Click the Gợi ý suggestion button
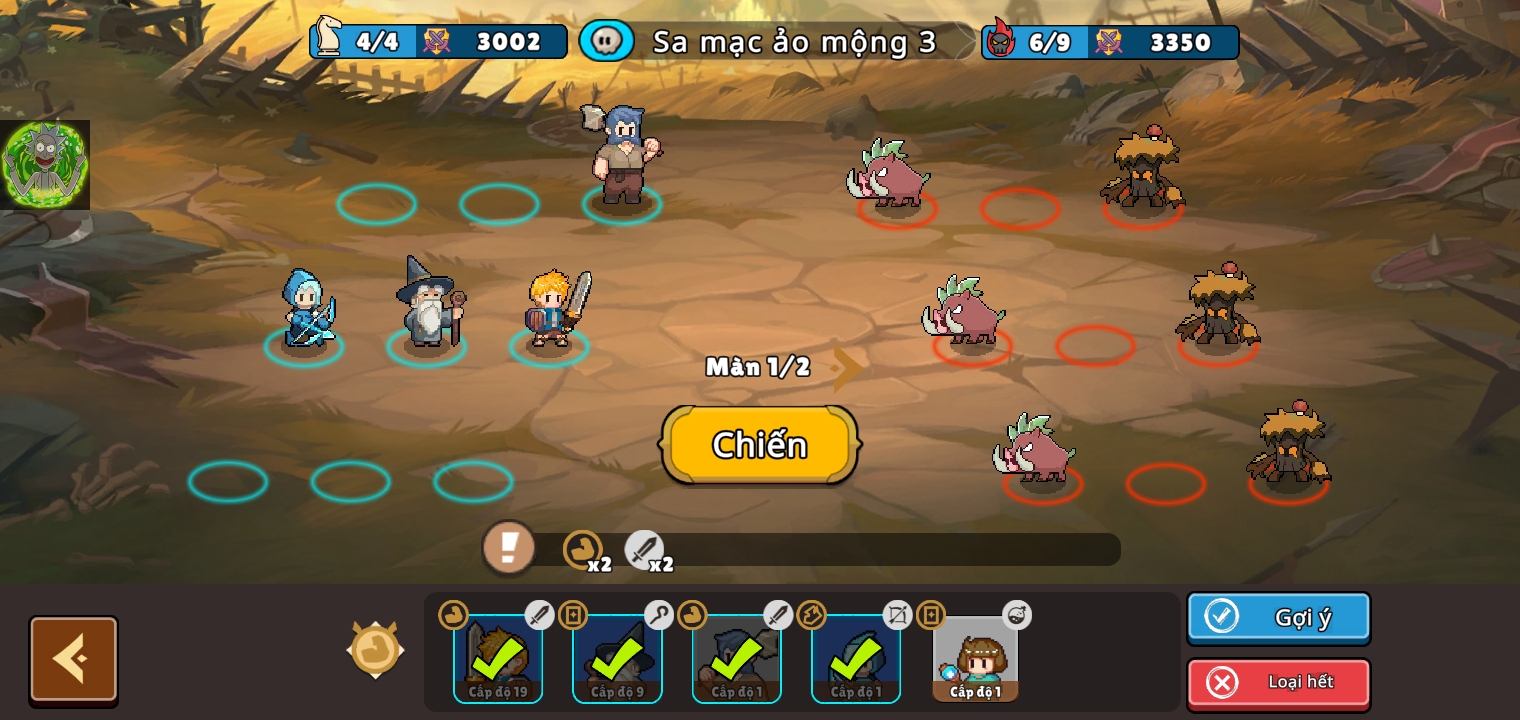The height and width of the screenshot is (720, 1520). [1278, 617]
